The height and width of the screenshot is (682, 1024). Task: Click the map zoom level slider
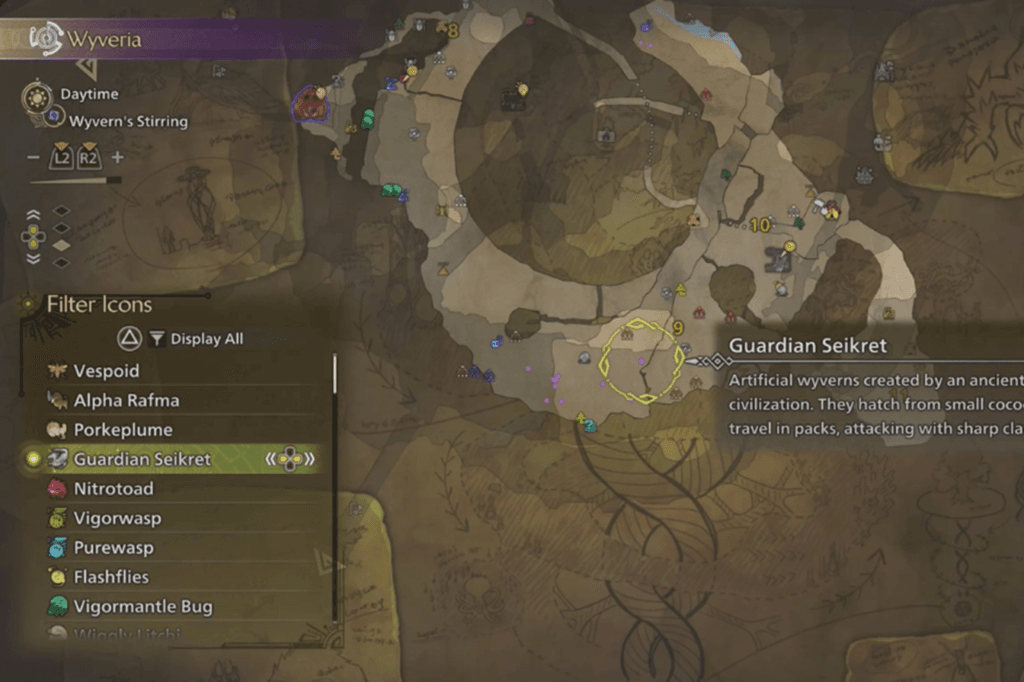[75, 181]
